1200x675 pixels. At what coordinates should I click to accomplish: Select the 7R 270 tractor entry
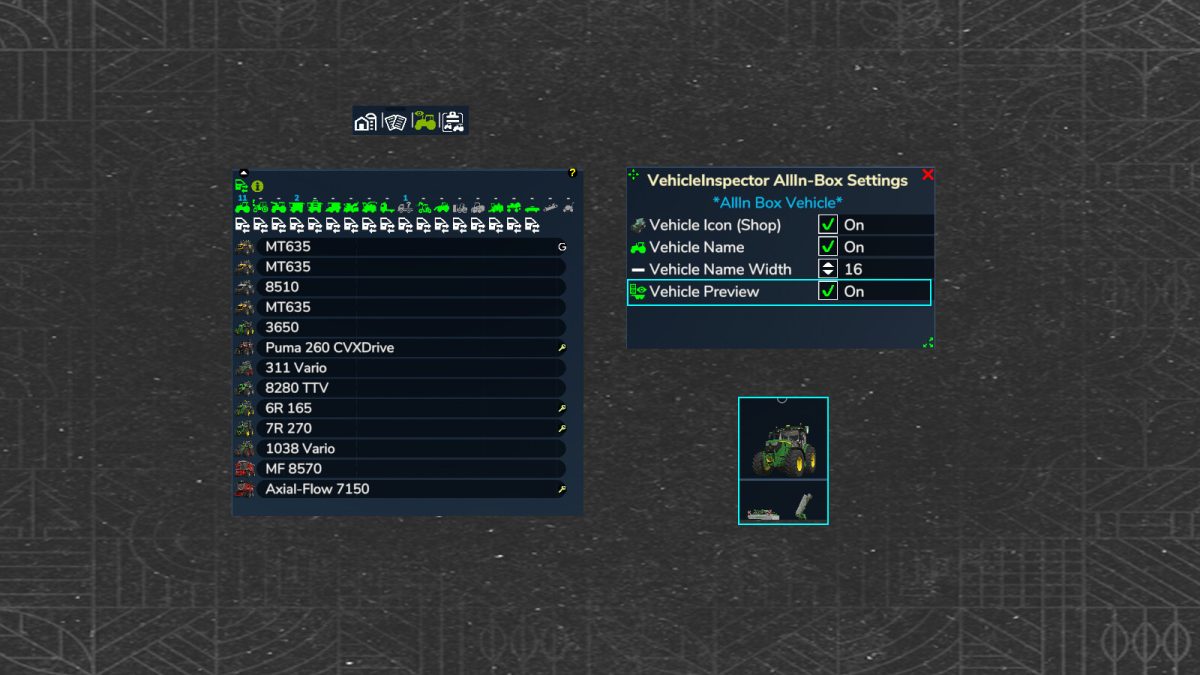(410, 428)
